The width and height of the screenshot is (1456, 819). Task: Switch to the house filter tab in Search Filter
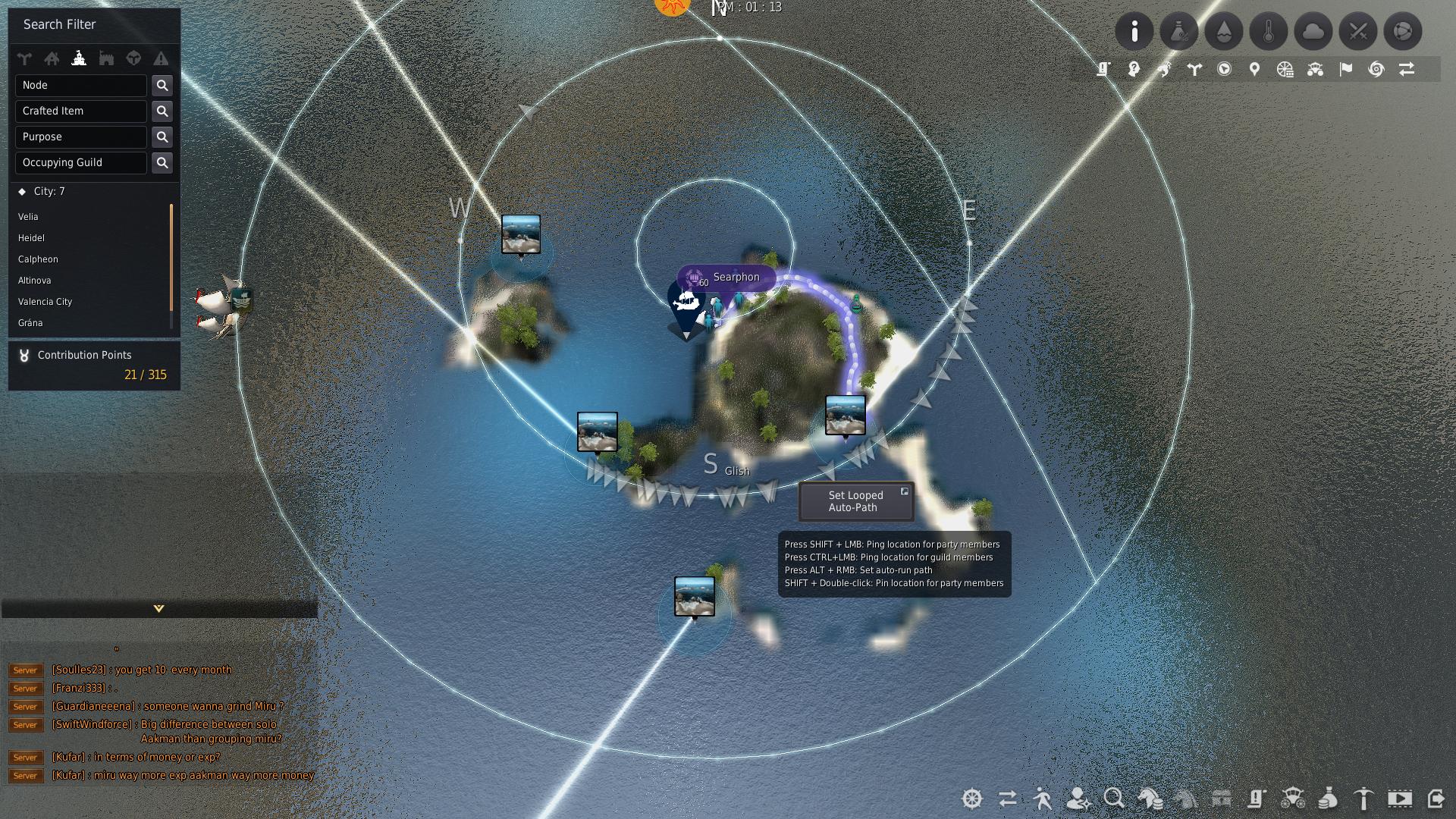click(x=53, y=58)
